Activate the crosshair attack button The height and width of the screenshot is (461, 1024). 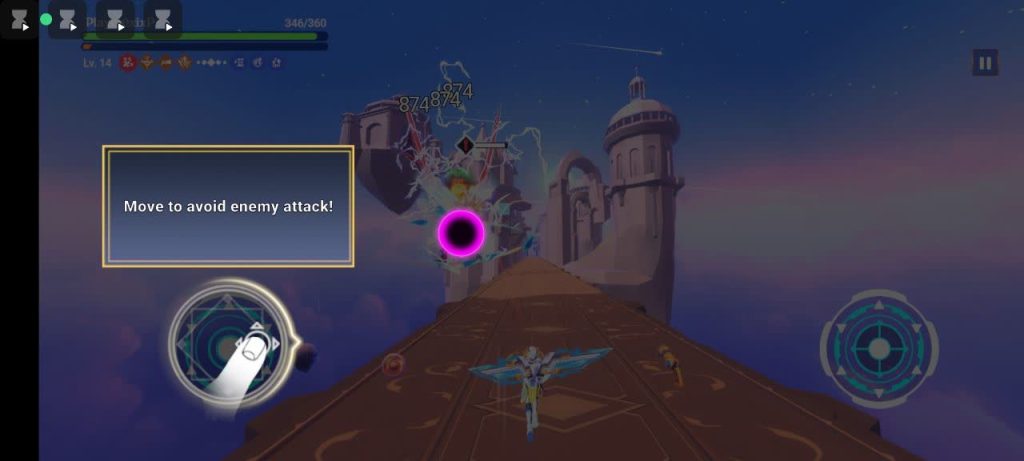[879, 348]
